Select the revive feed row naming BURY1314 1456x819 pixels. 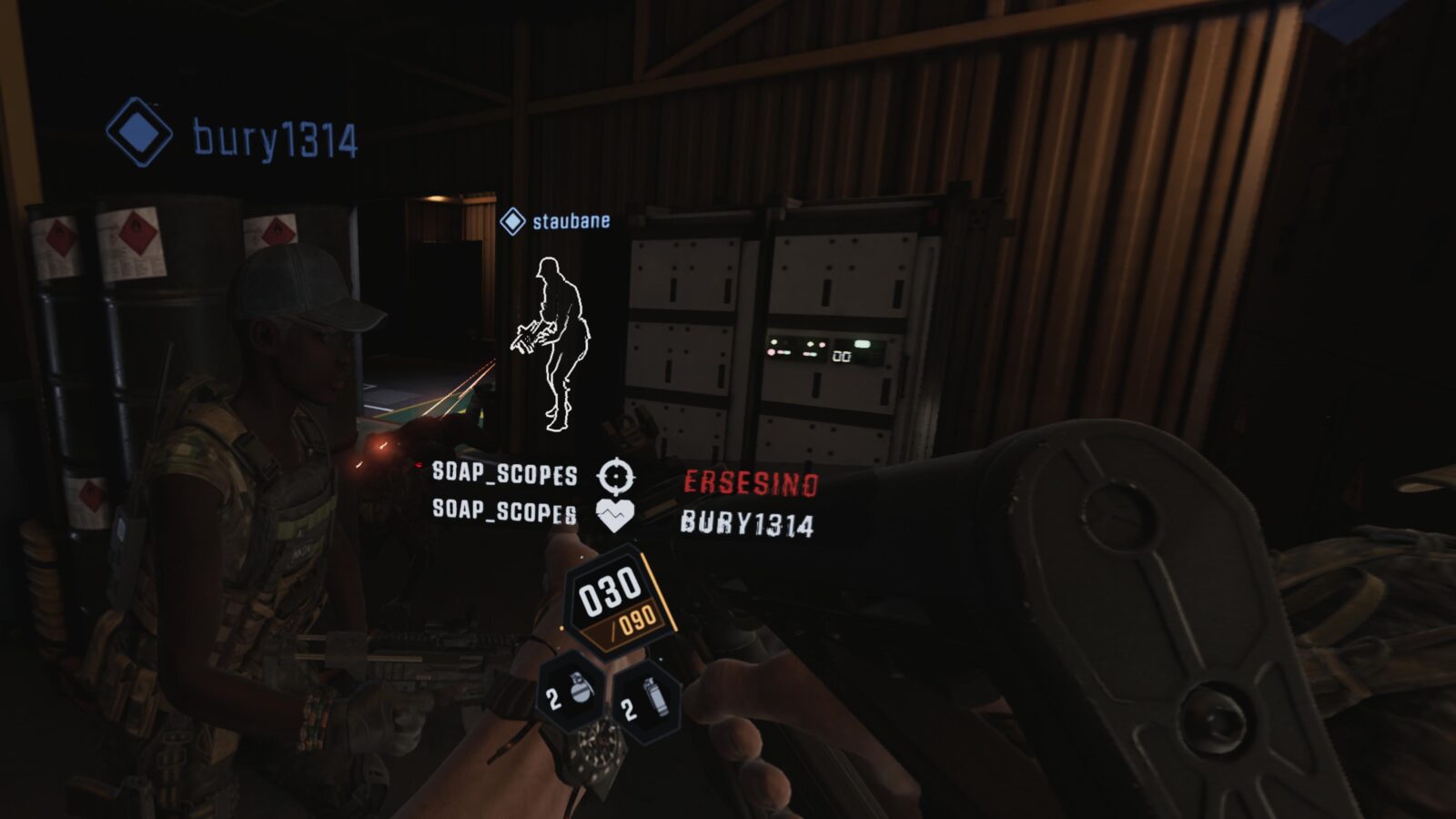[x=624, y=518]
